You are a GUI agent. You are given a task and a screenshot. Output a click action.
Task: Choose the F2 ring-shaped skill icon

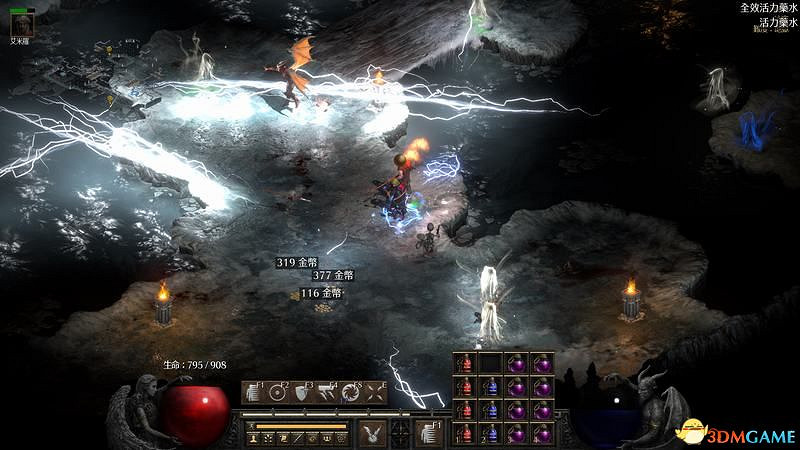278,392
